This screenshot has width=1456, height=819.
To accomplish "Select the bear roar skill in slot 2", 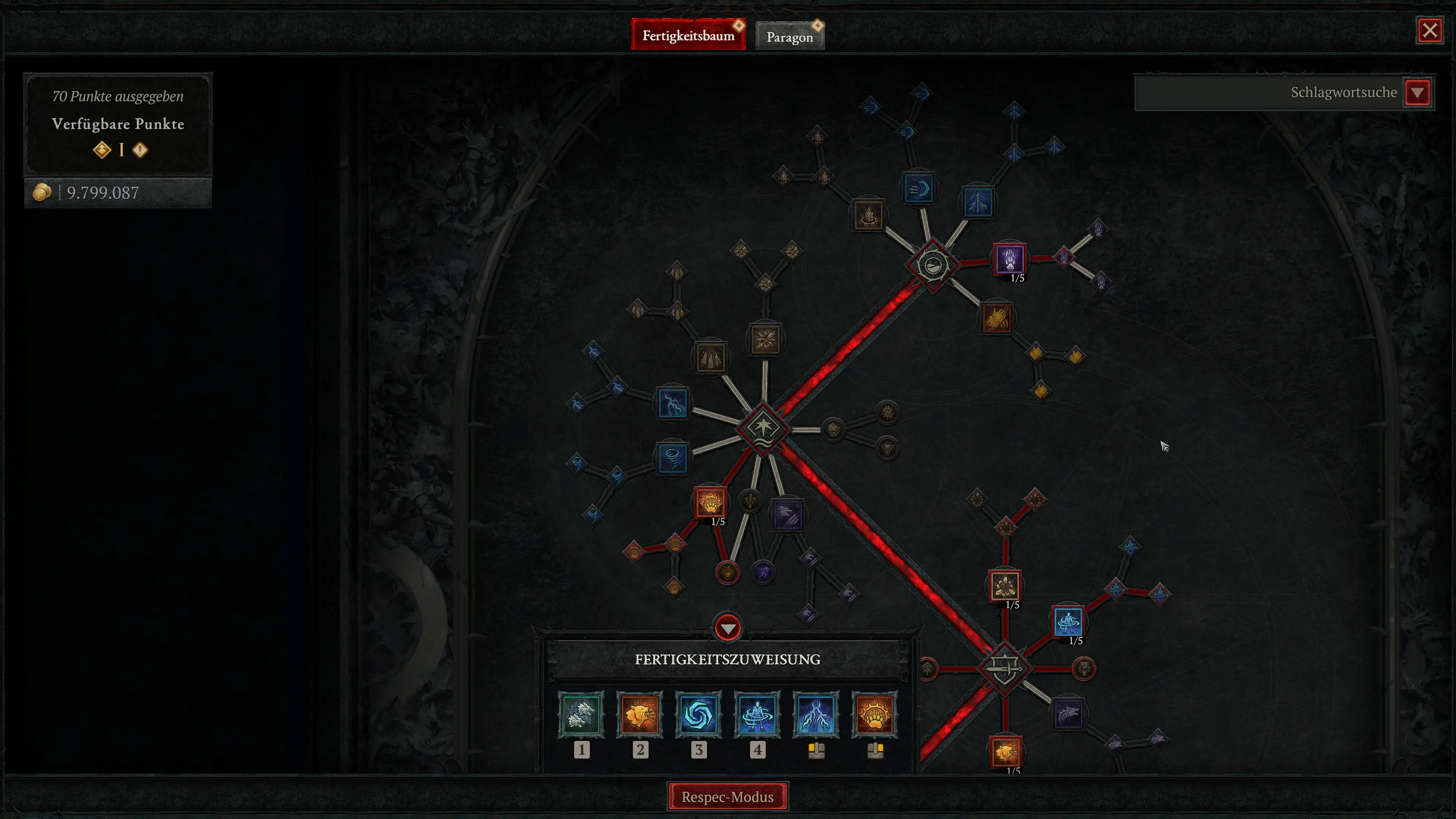I will pos(641,715).
